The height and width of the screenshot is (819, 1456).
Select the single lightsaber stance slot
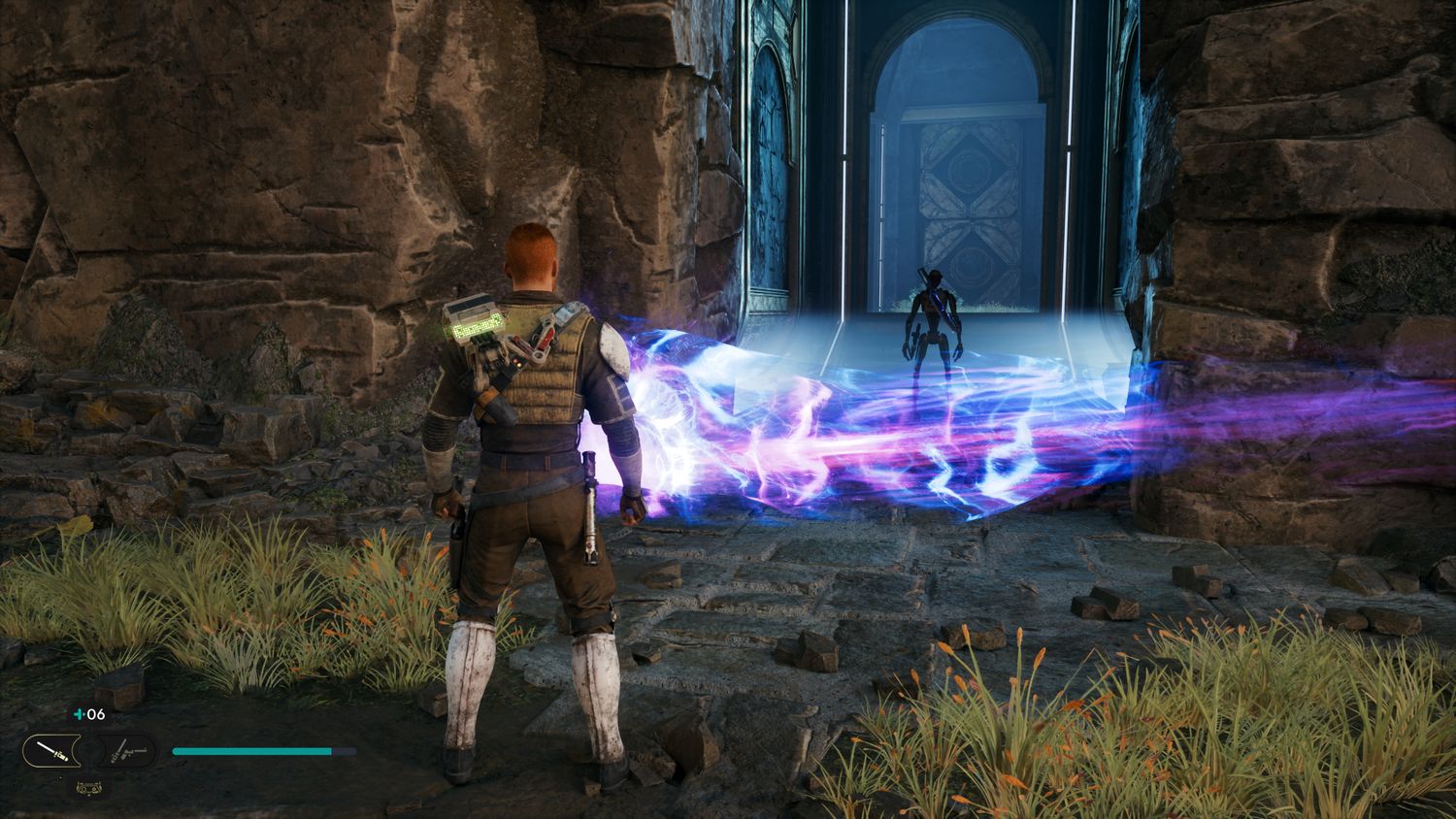[x=51, y=750]
